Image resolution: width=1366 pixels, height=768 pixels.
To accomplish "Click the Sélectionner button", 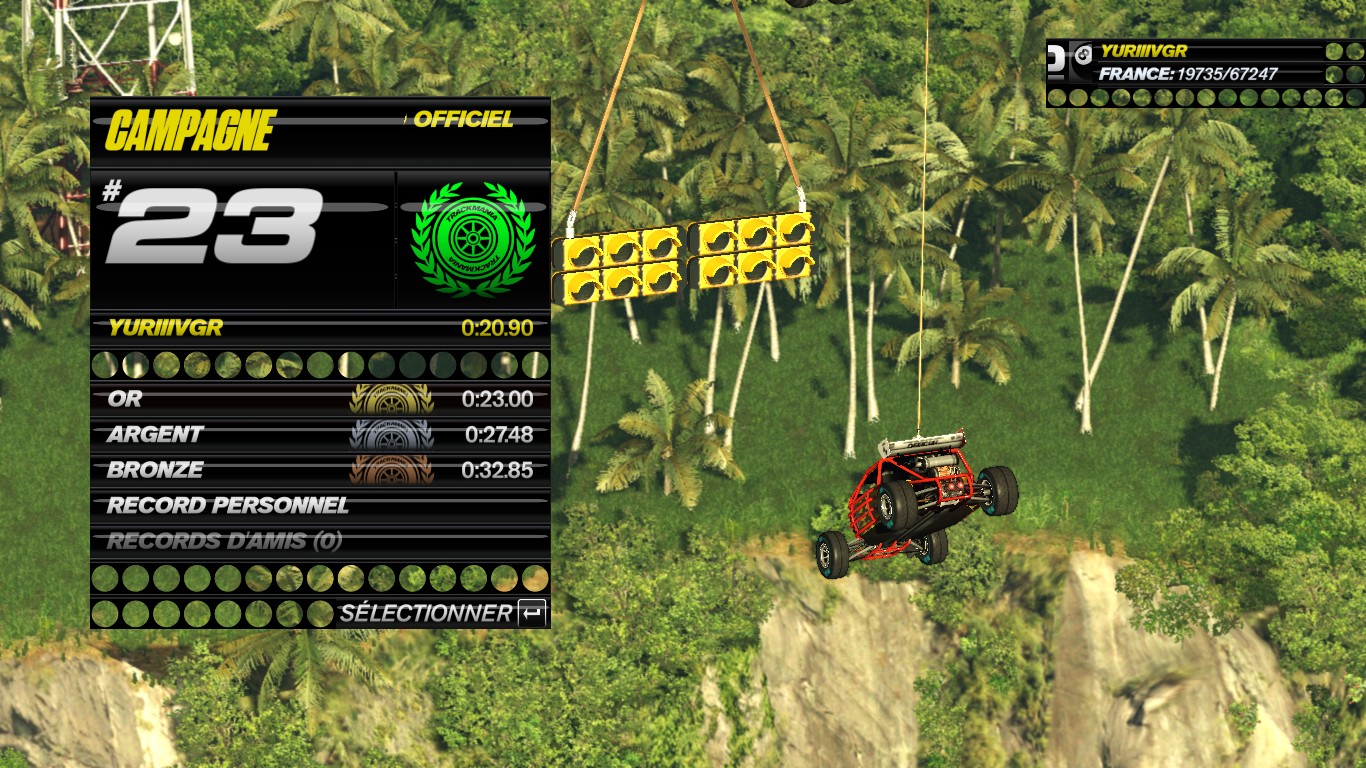I will tap(441, 613).
